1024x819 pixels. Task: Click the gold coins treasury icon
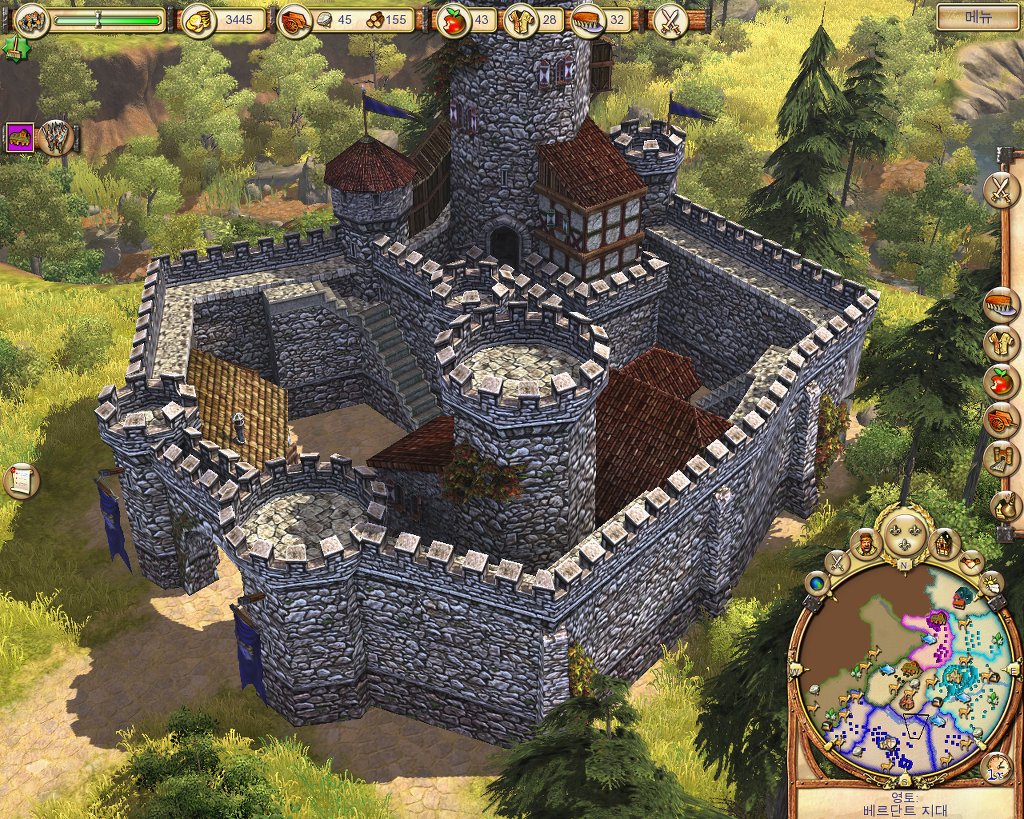(195, 20)
